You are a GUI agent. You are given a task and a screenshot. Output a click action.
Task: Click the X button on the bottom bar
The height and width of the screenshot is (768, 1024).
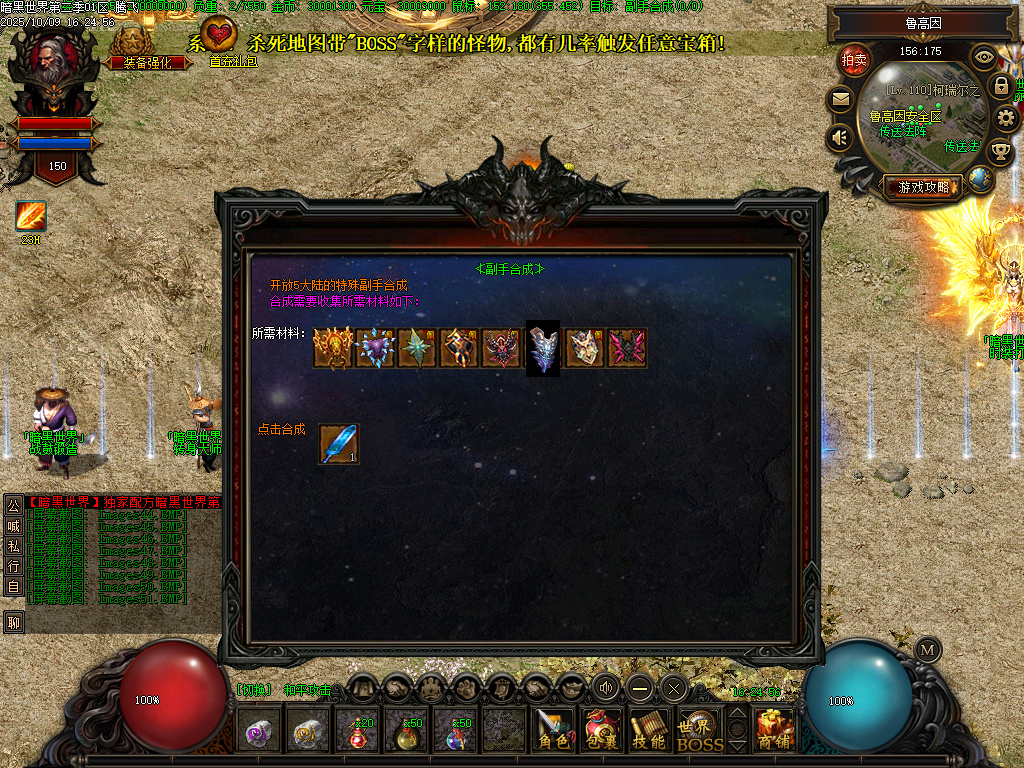tap(673, 687)
